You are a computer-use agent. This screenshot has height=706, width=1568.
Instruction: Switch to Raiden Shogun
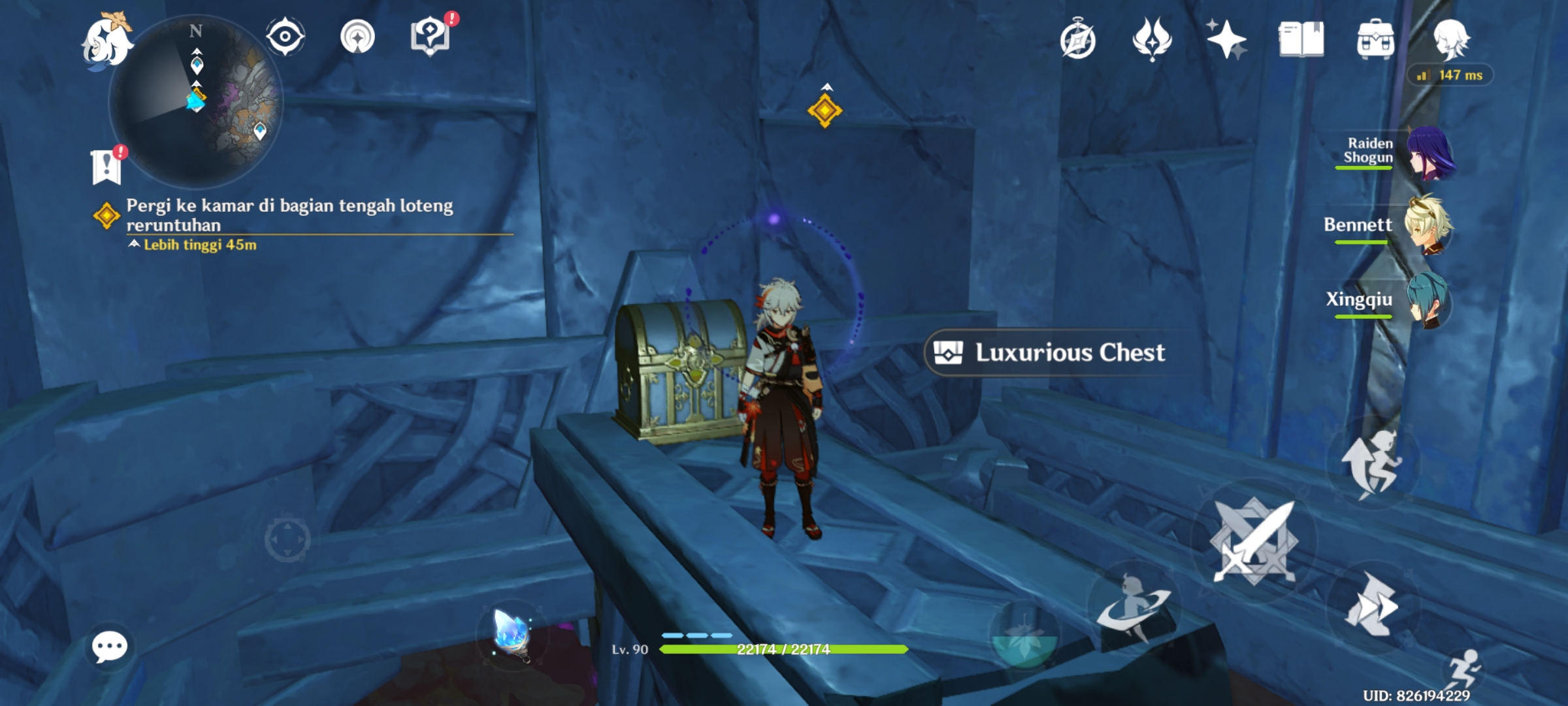point(1428,154)
